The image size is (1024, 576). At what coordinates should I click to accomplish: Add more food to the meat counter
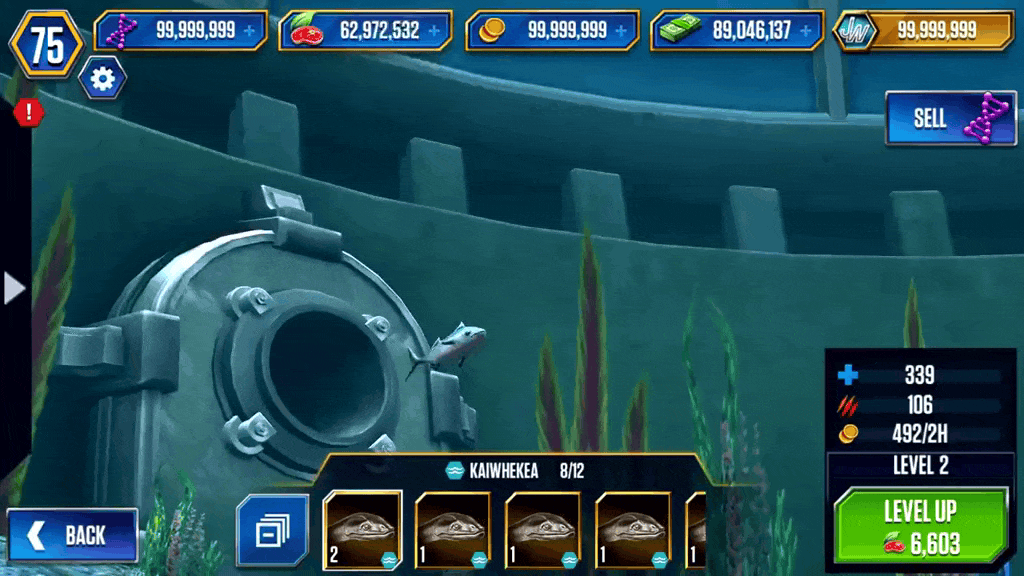coord(435,31)
